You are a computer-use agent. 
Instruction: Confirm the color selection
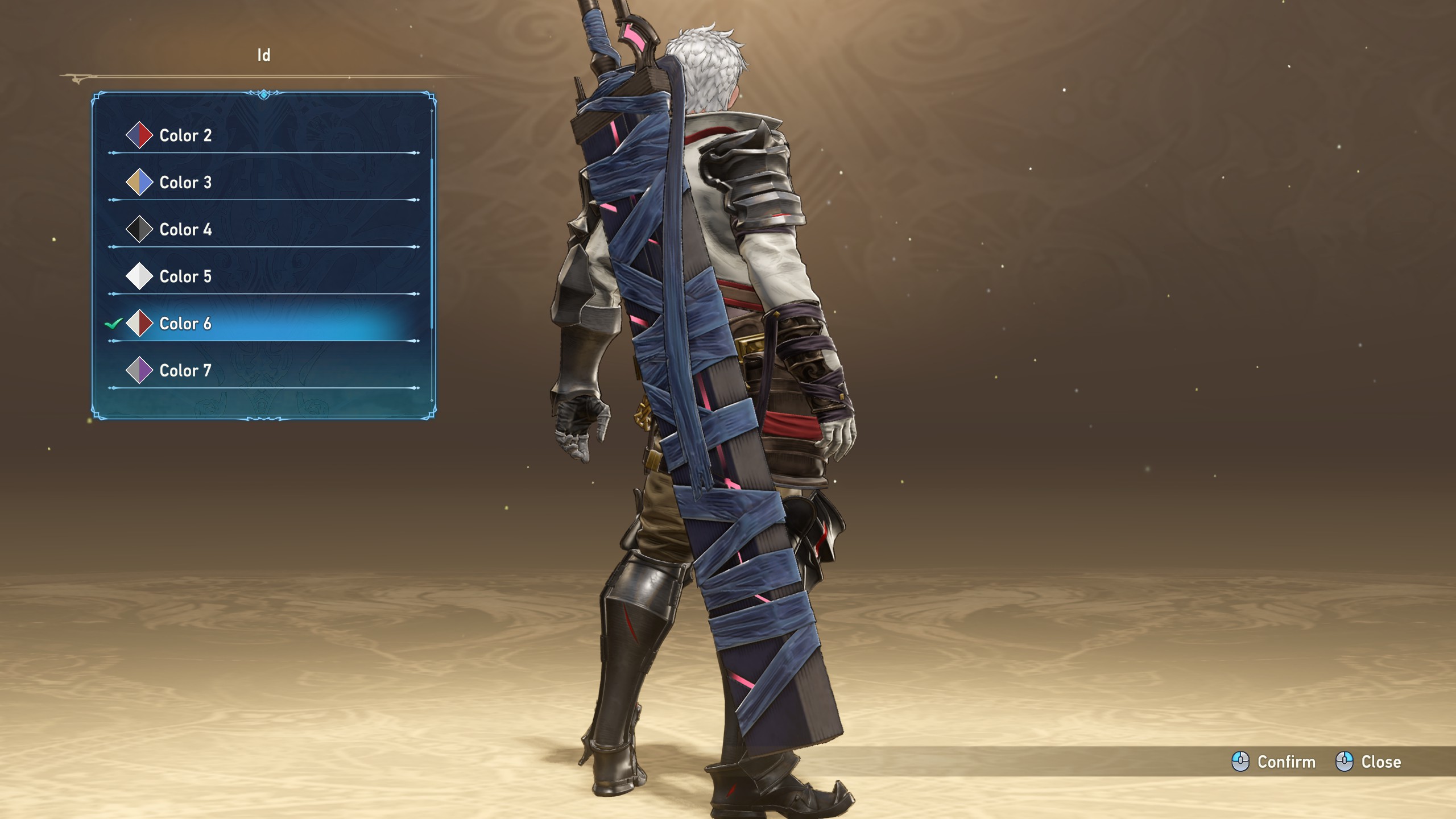(1274, 762)
